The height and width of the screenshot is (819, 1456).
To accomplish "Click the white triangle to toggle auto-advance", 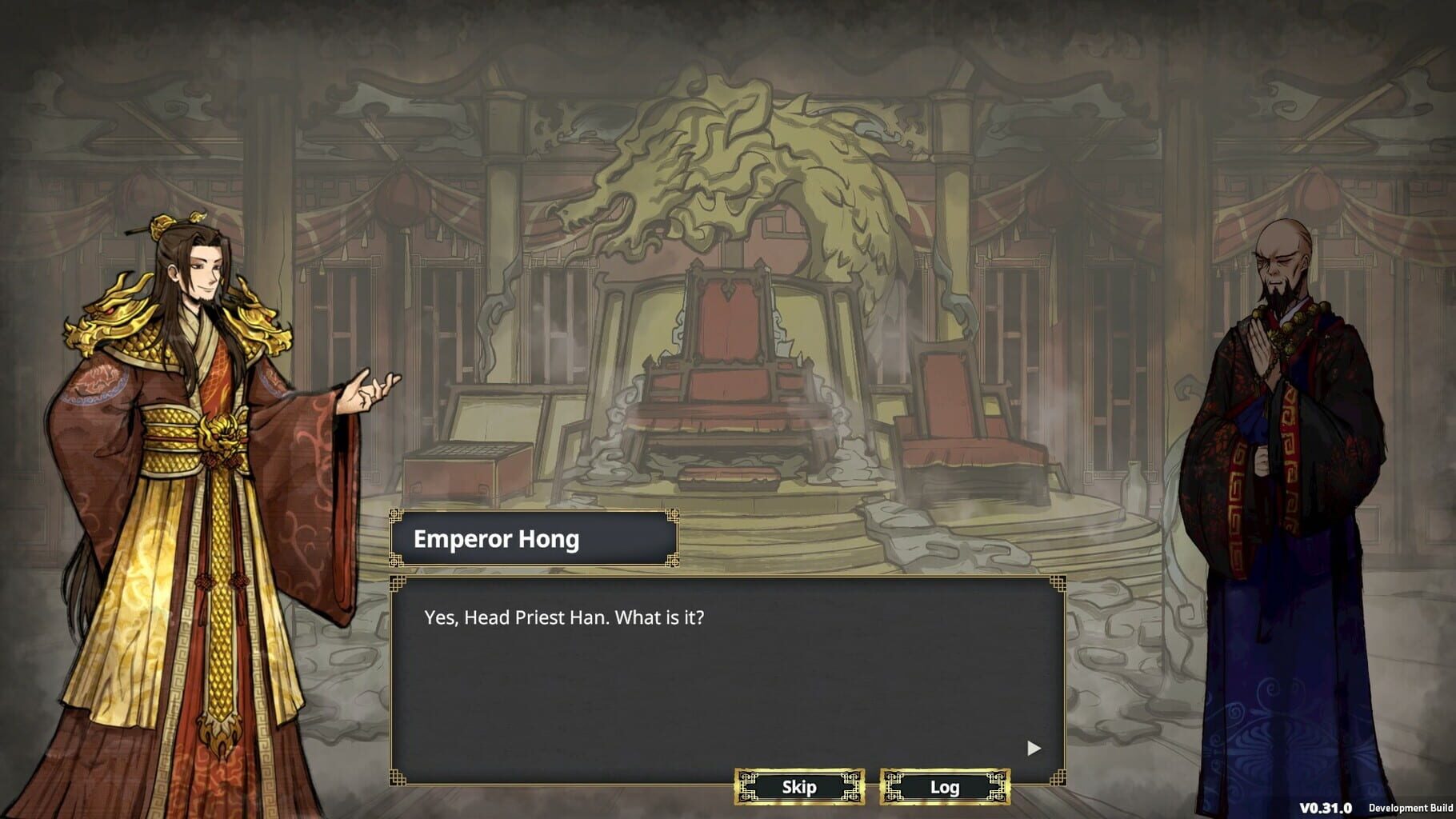I will 1032,749.
